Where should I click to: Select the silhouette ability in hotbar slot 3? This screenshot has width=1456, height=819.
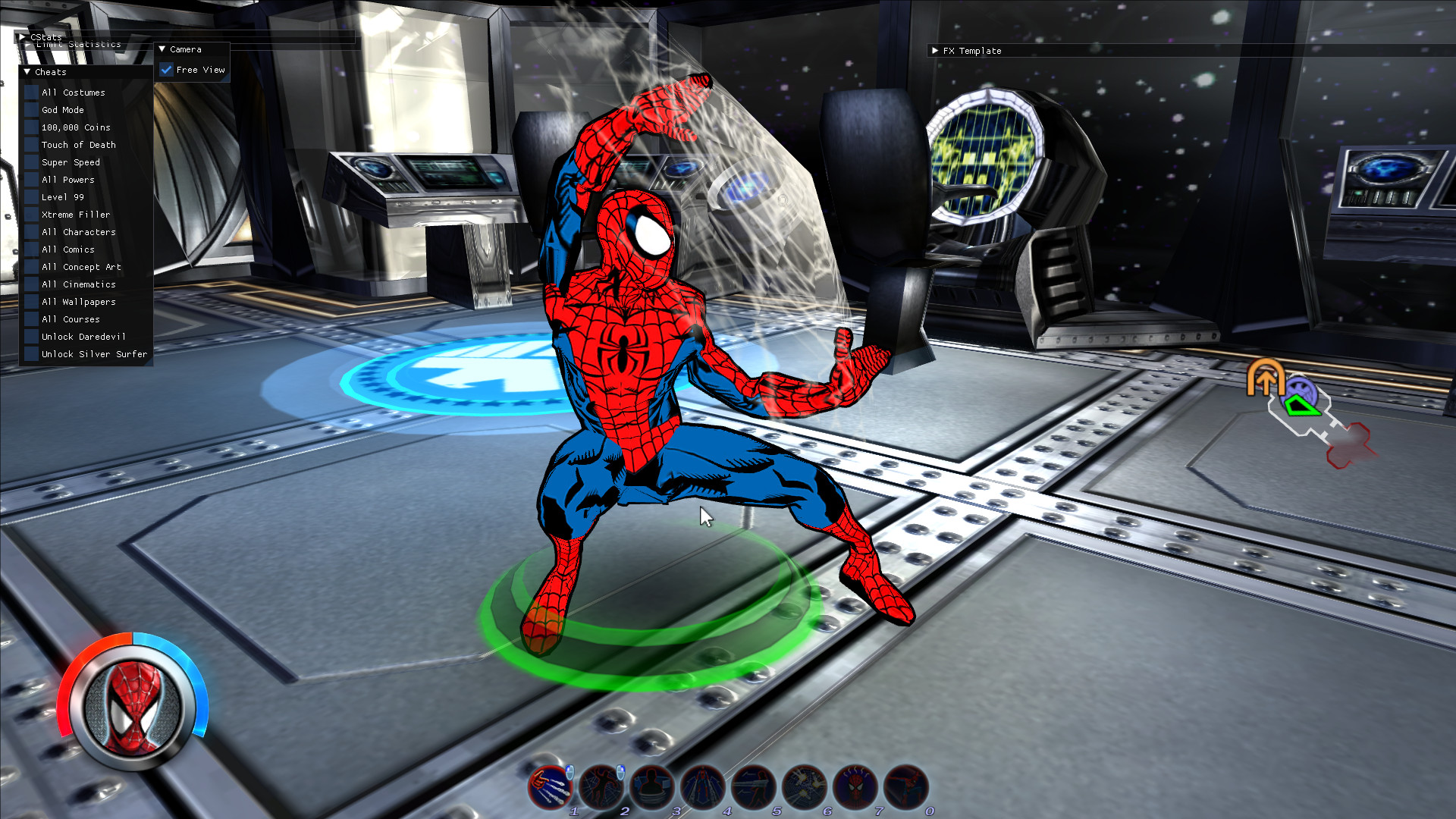651,787
